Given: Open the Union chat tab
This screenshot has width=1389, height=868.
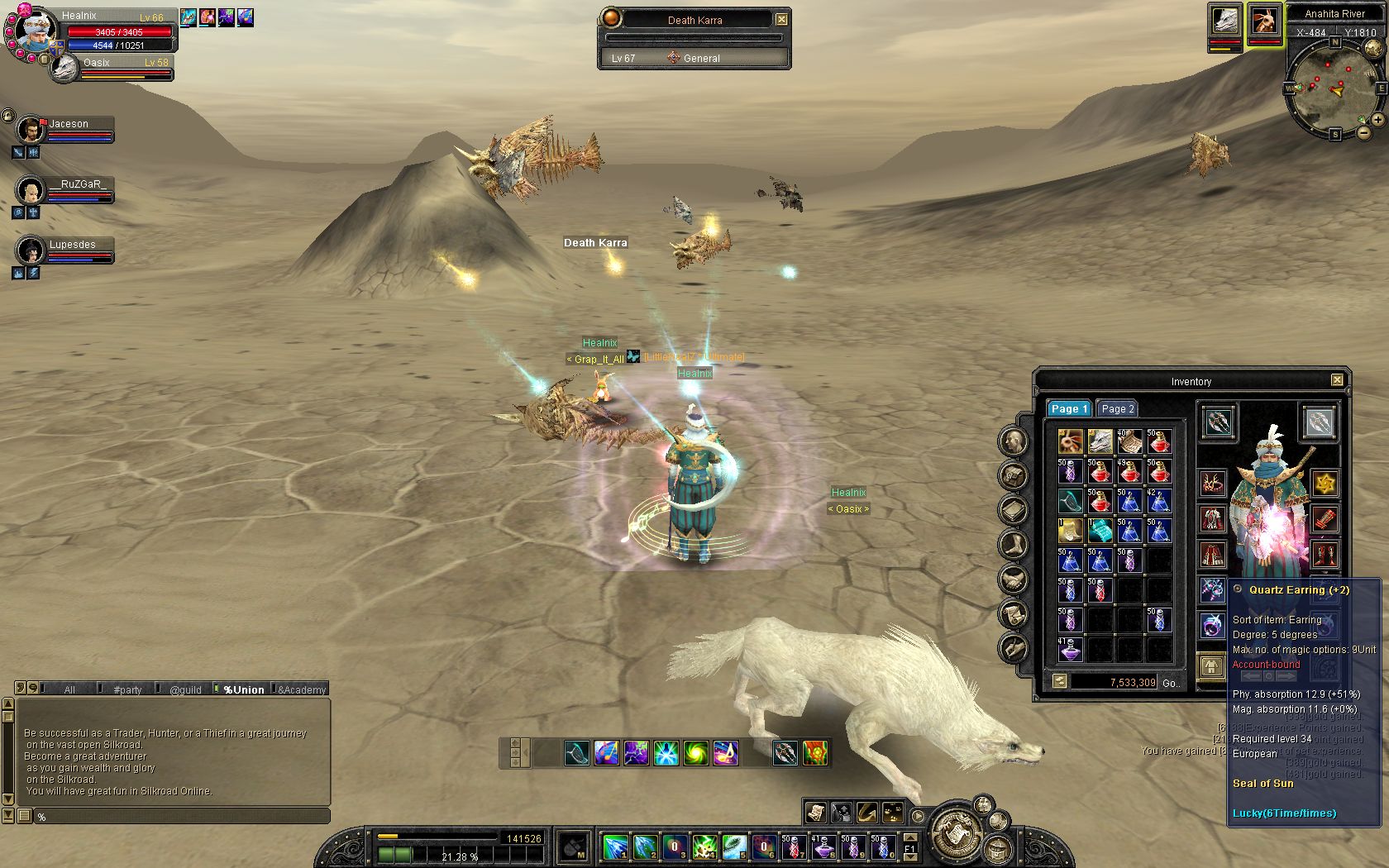Looking at the screenshot, I should click(243, 689).
